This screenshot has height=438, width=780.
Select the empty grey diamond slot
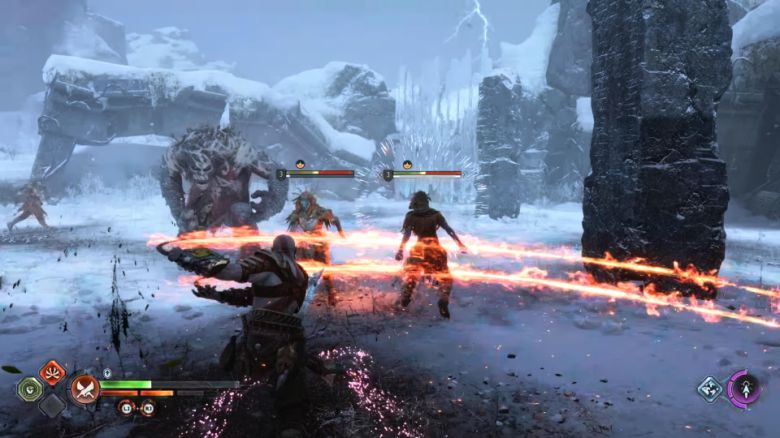click(x=52, y=405)
